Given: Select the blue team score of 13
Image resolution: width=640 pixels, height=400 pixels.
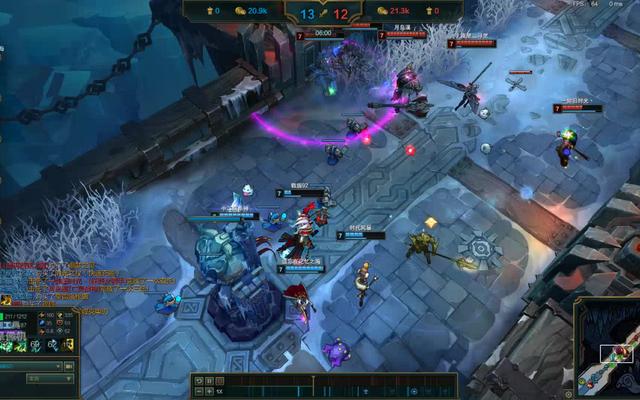Looking at the screenshot, I should (308, 13).
